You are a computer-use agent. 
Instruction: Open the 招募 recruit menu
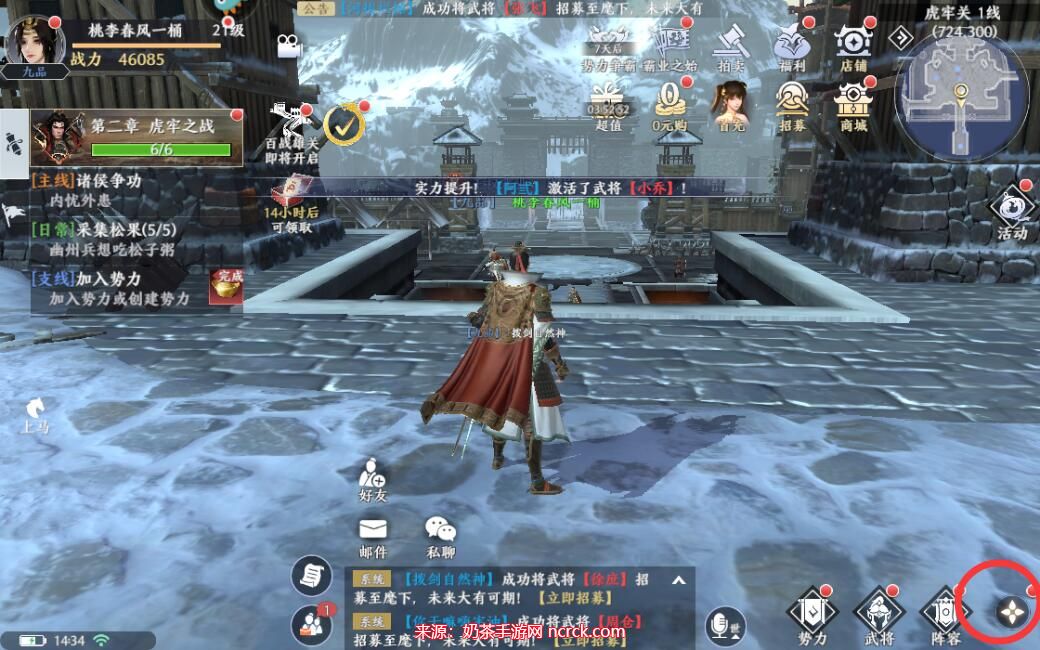(x=792, y=104)
